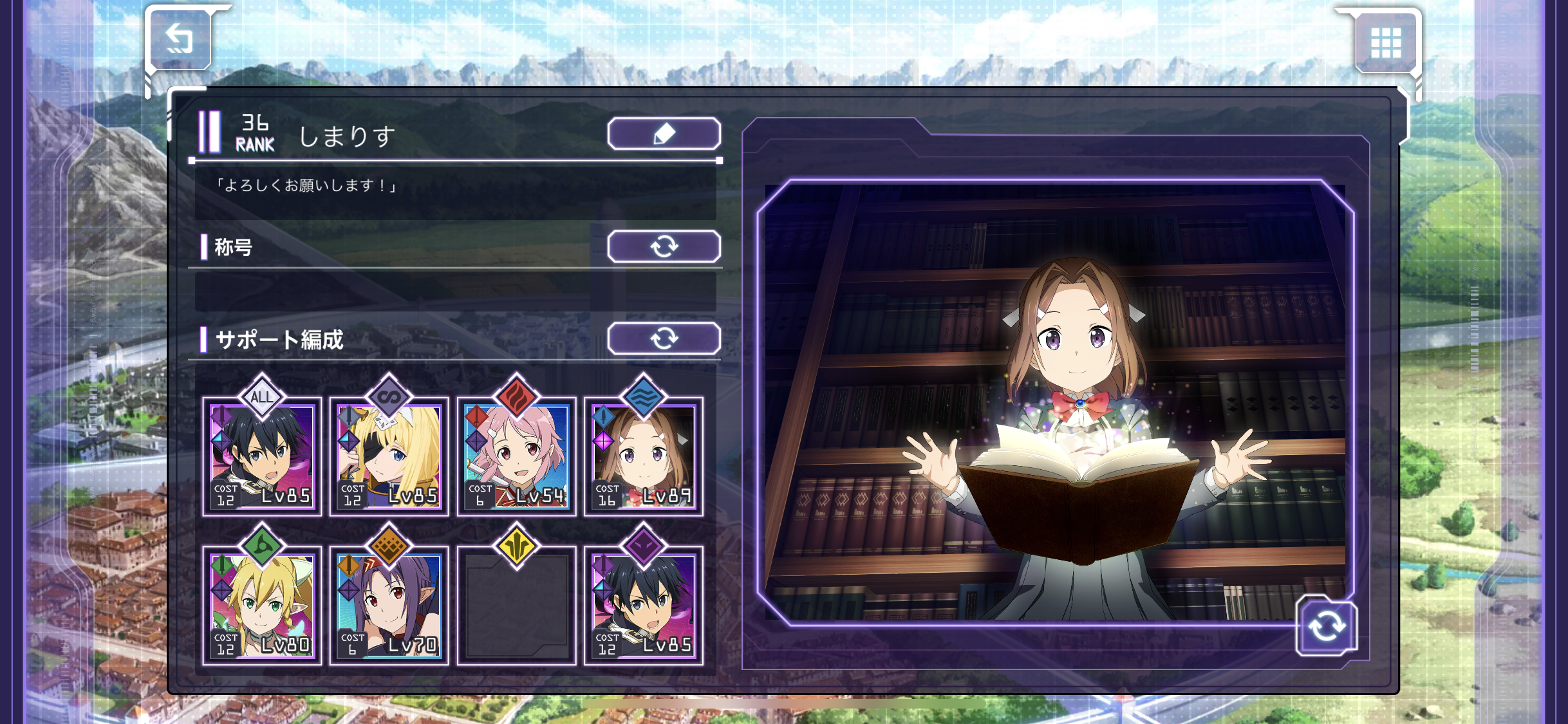Choose the blonde elf Lv80 wind card
Viewport: 1568px width, 724px height.
[262, 606]
